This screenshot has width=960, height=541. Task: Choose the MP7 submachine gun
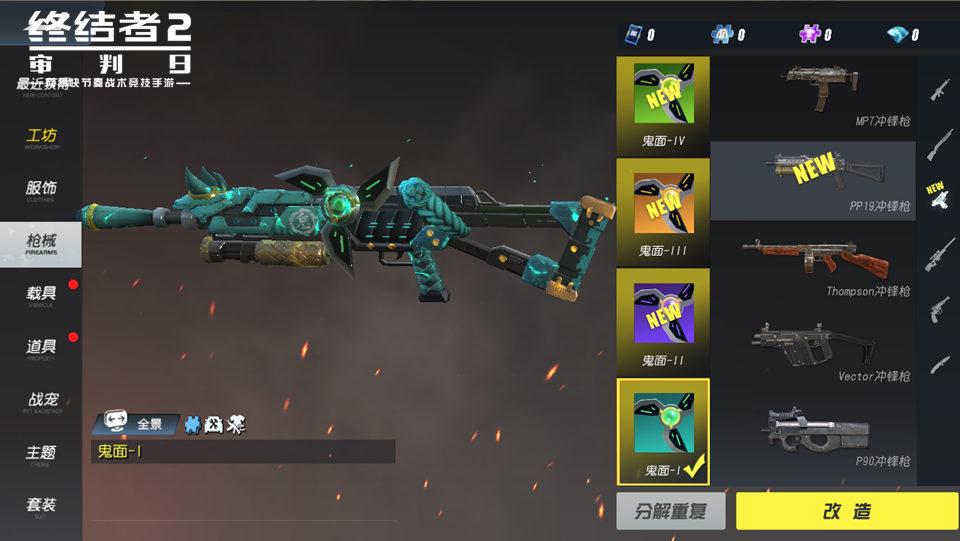[x=813, y=98]
